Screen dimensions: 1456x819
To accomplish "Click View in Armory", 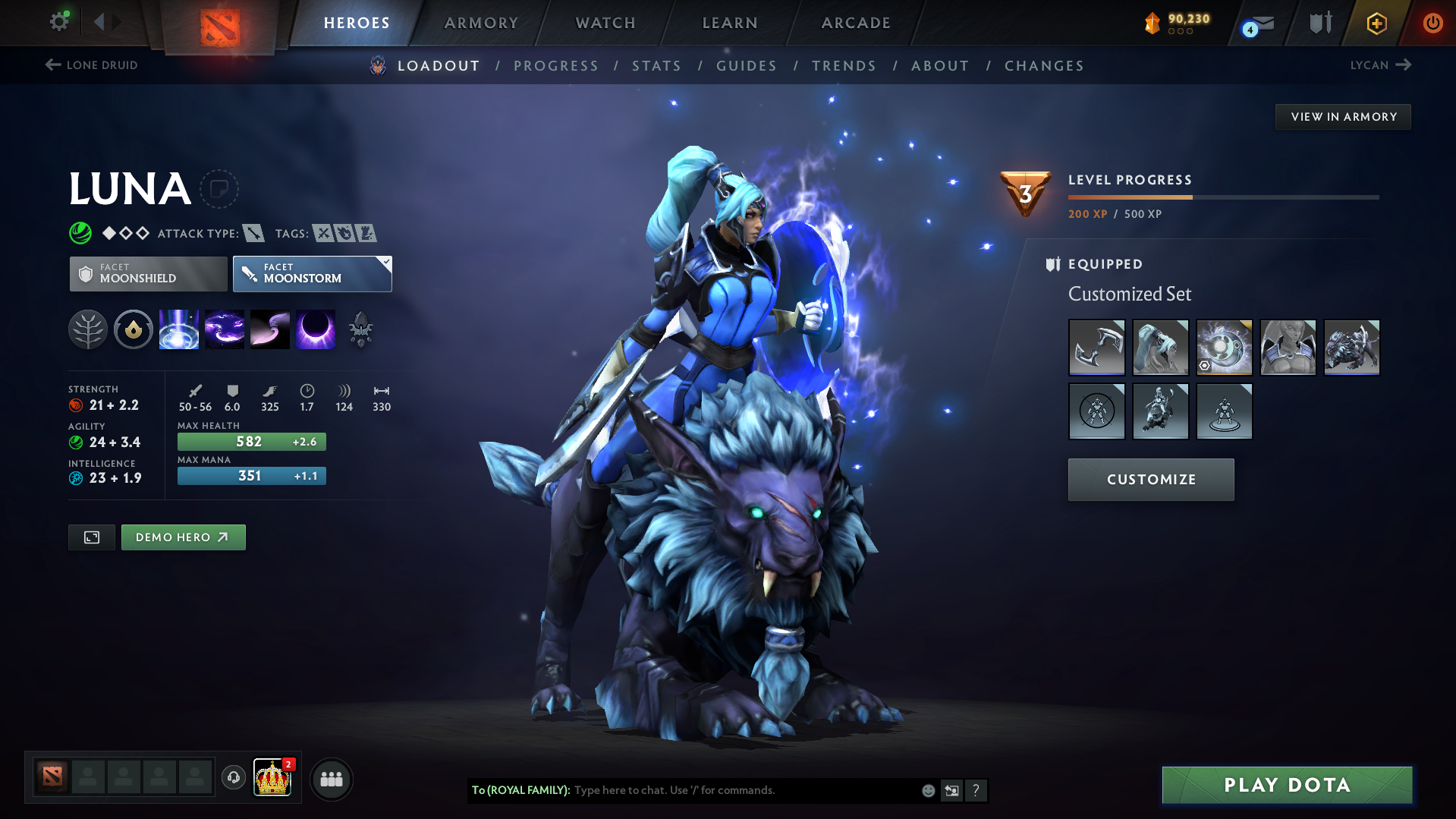I will 1343,117.
